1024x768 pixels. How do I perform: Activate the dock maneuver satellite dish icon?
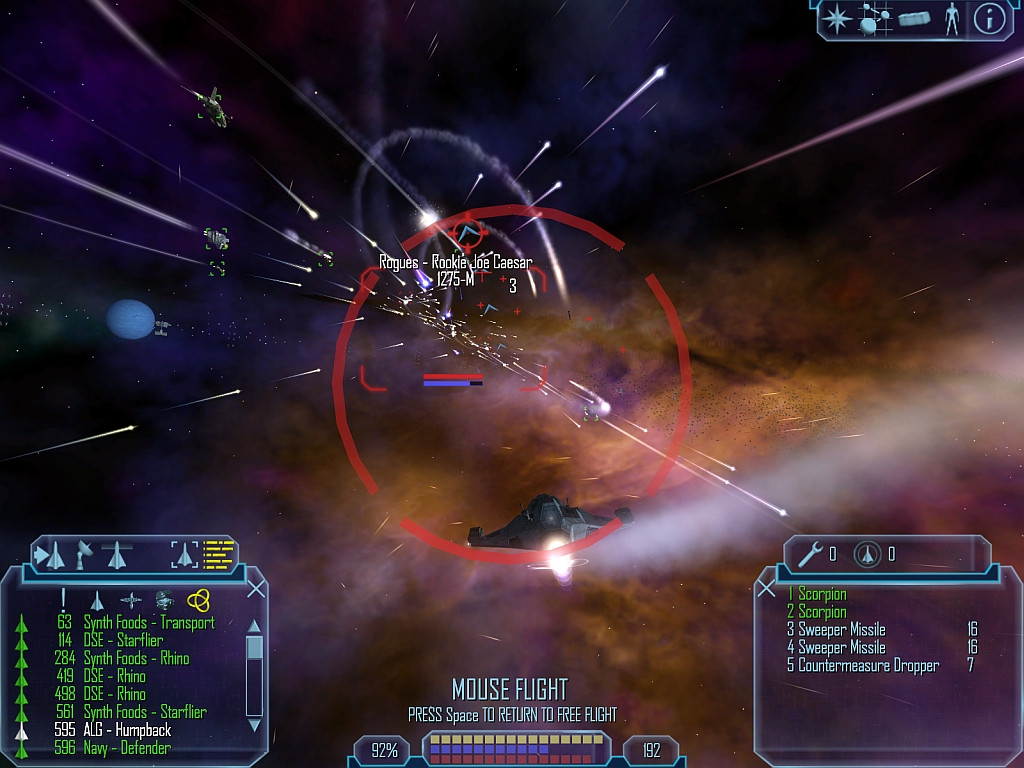pyautogui.click(x=85, y=552)
